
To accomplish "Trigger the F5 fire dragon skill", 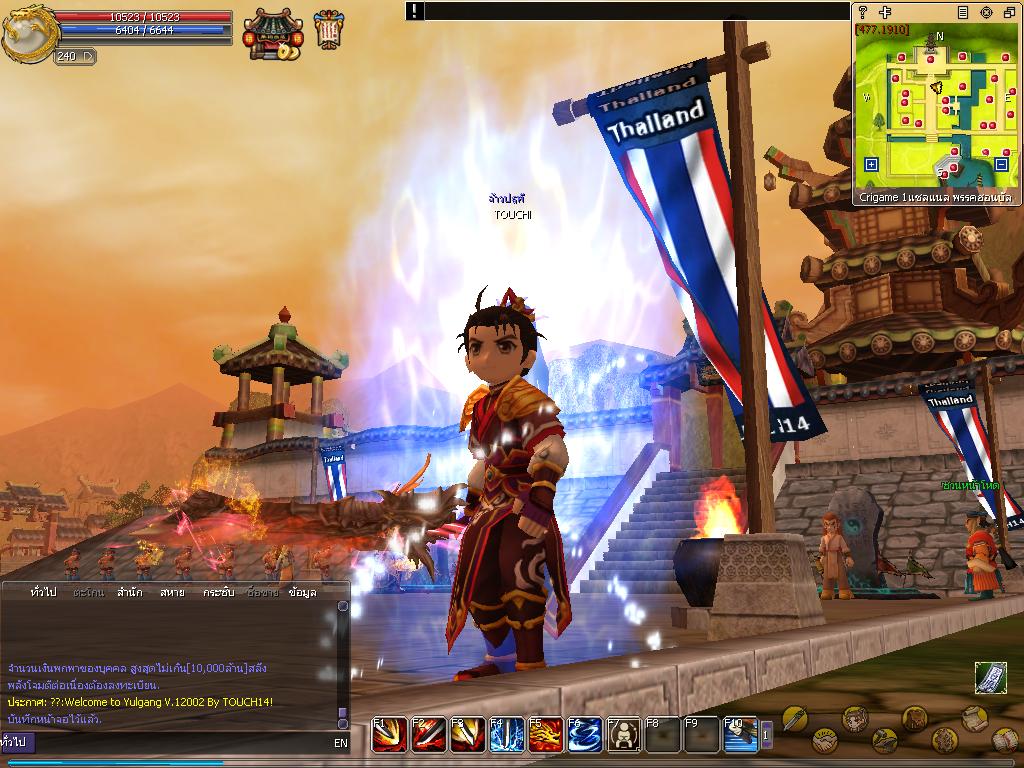I will (546, 735).
